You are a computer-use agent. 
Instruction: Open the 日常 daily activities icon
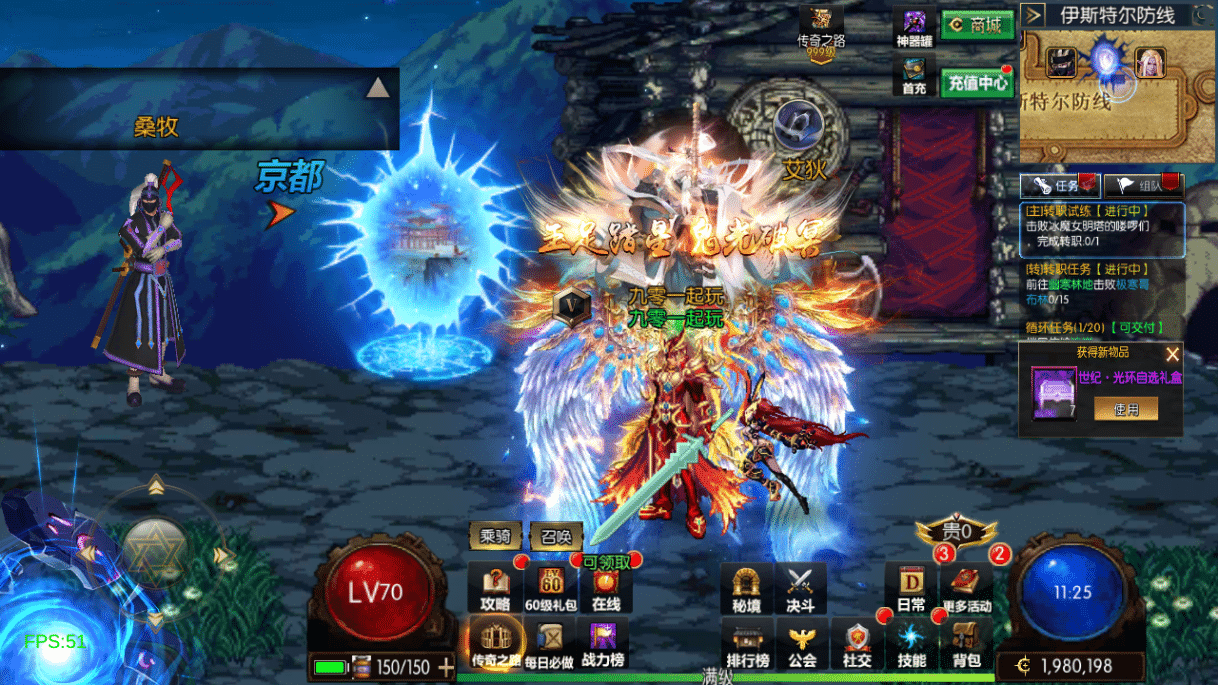click(911, 588)
